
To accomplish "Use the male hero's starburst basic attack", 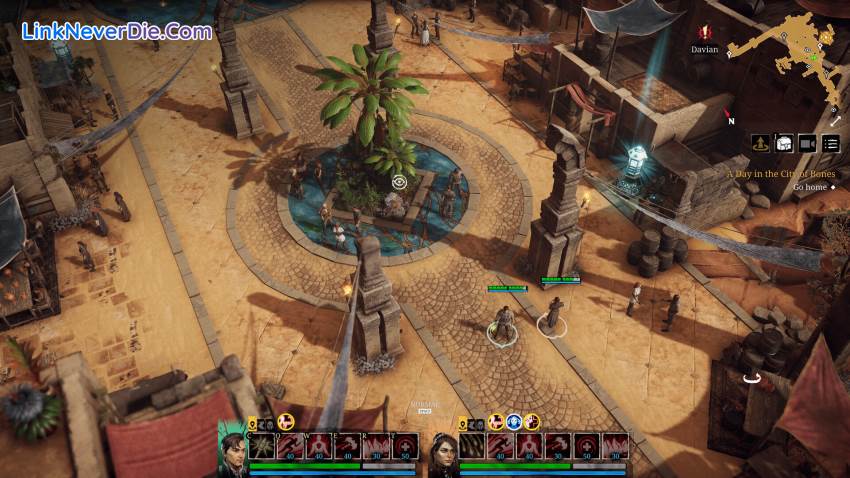I will pyautogui.click(x=263, y=446).
